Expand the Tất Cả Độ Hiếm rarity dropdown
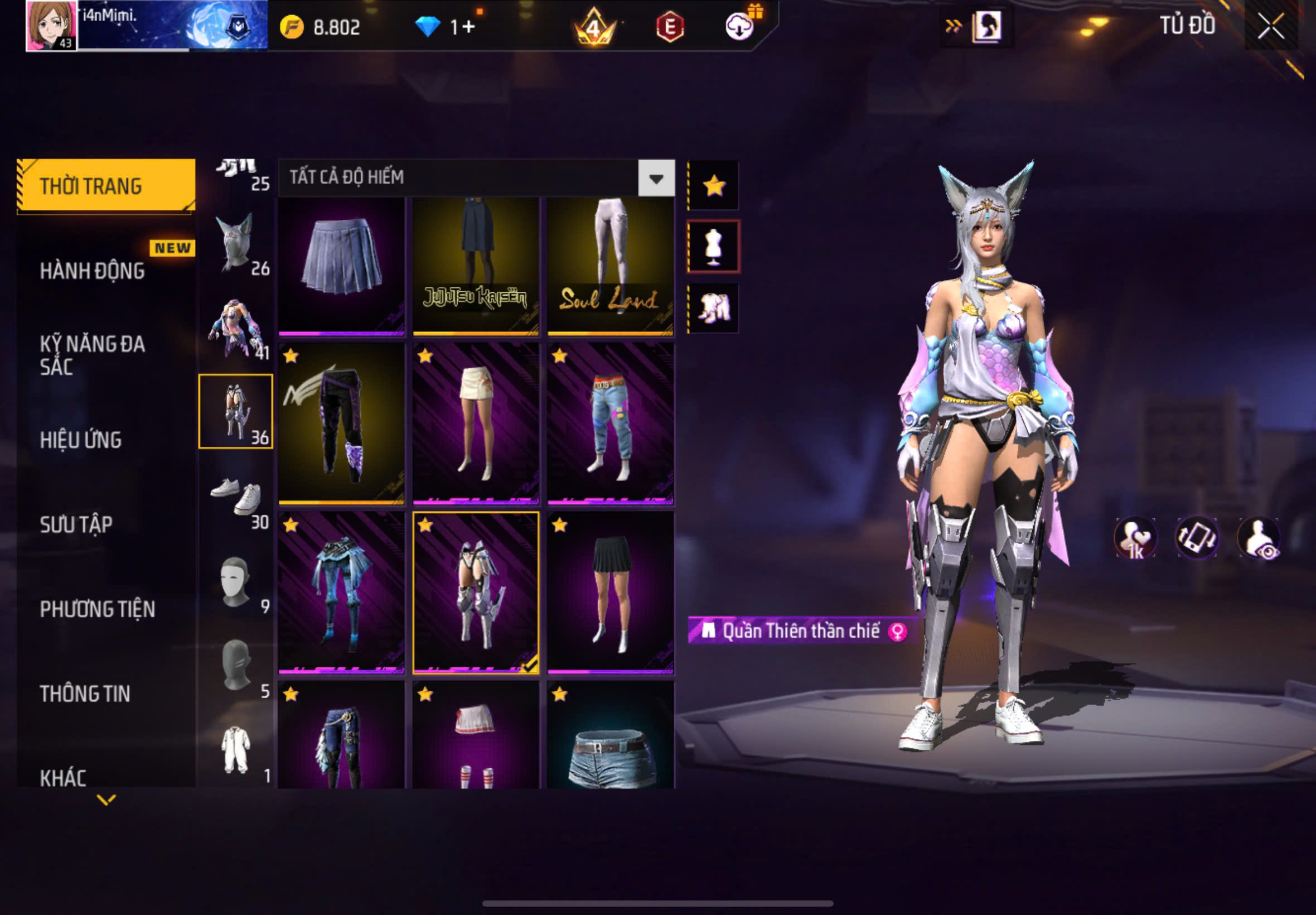 656,179
